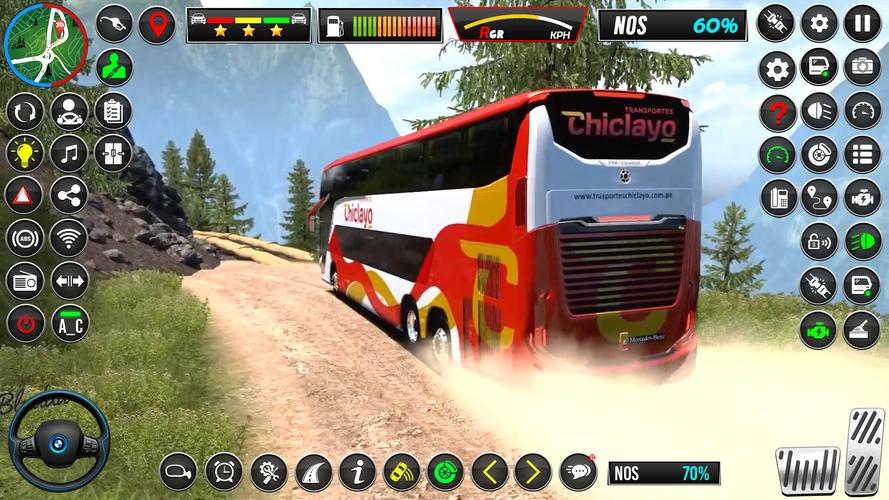
Task: Activate the red hazard triangle button
Action: click(x=25, y=195)
